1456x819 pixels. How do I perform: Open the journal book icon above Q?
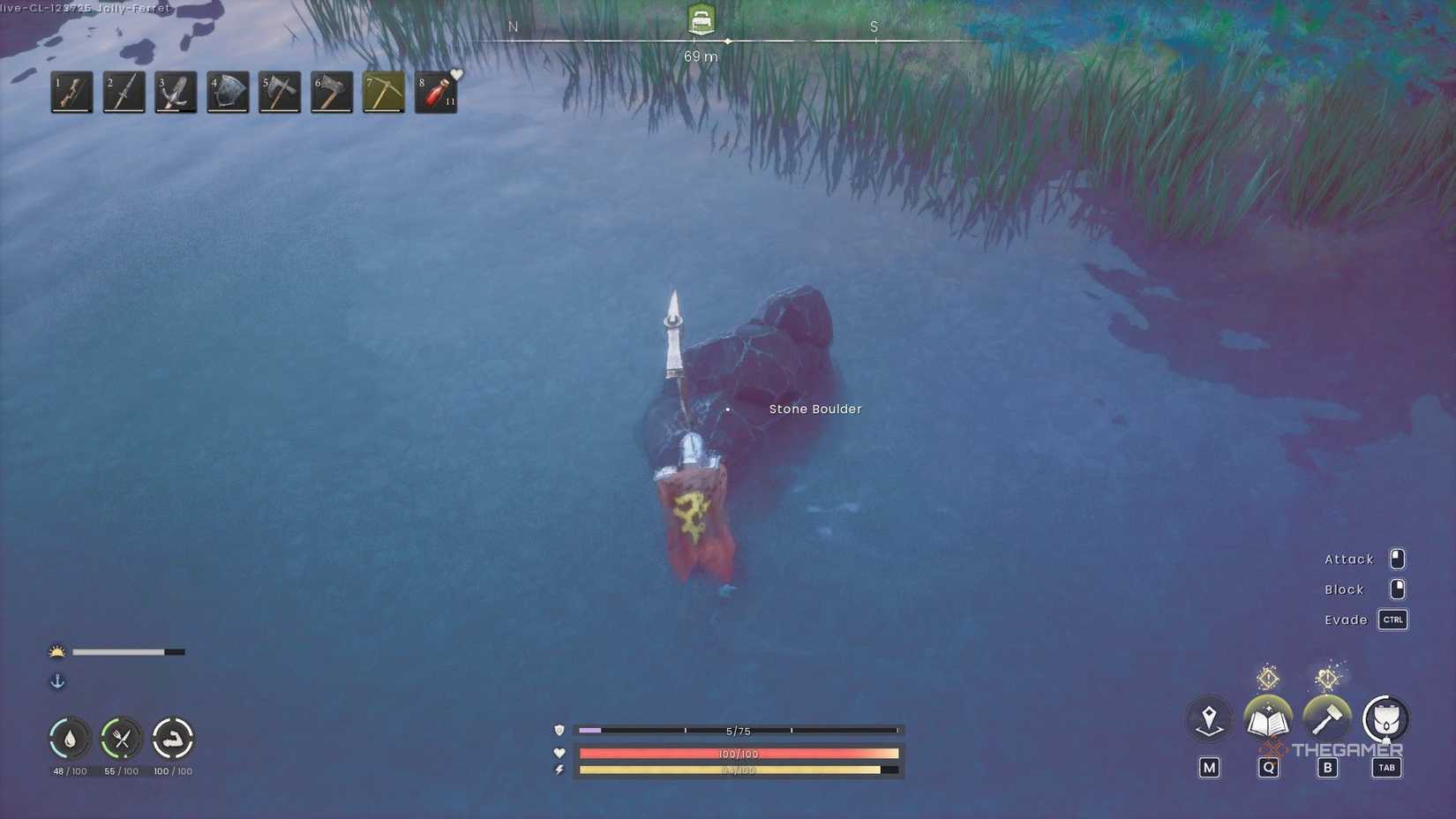click(x=1268, y=719)
